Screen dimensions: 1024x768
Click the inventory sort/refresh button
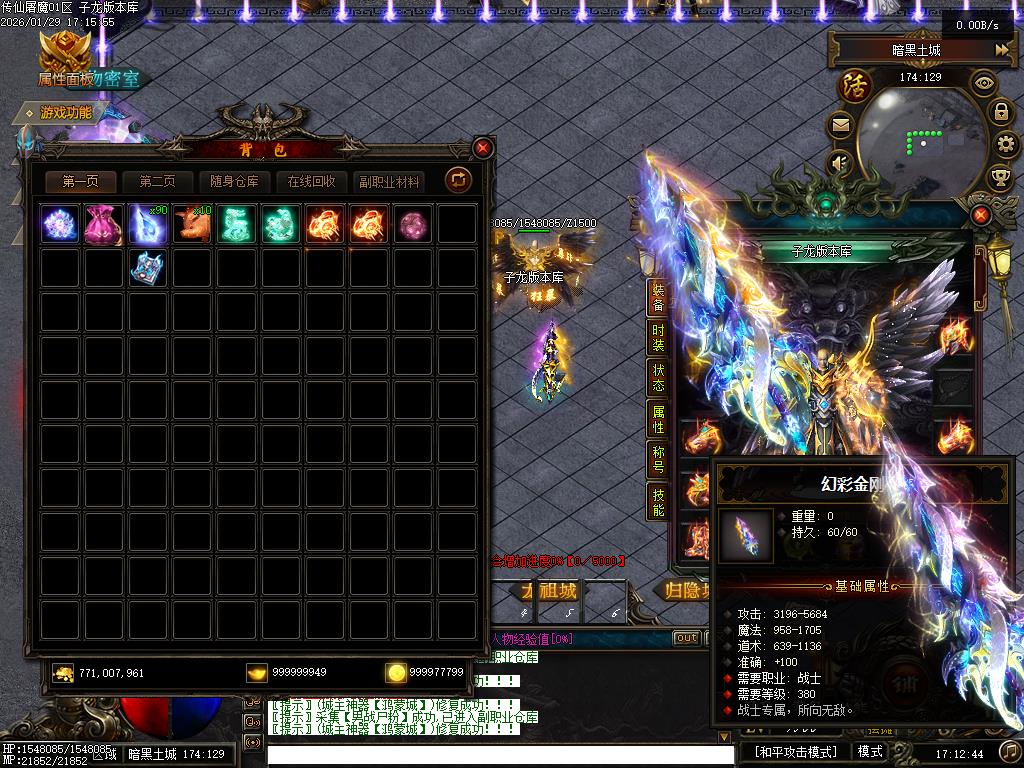tap(458, 180)
